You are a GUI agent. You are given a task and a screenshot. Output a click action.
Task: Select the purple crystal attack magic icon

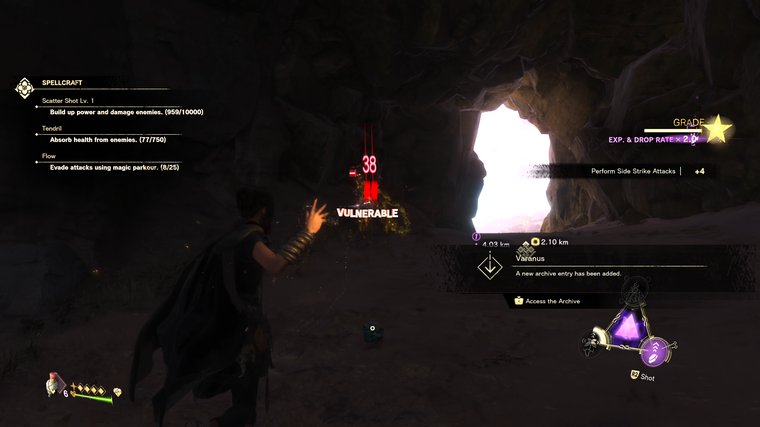click(x=630, y=326)
